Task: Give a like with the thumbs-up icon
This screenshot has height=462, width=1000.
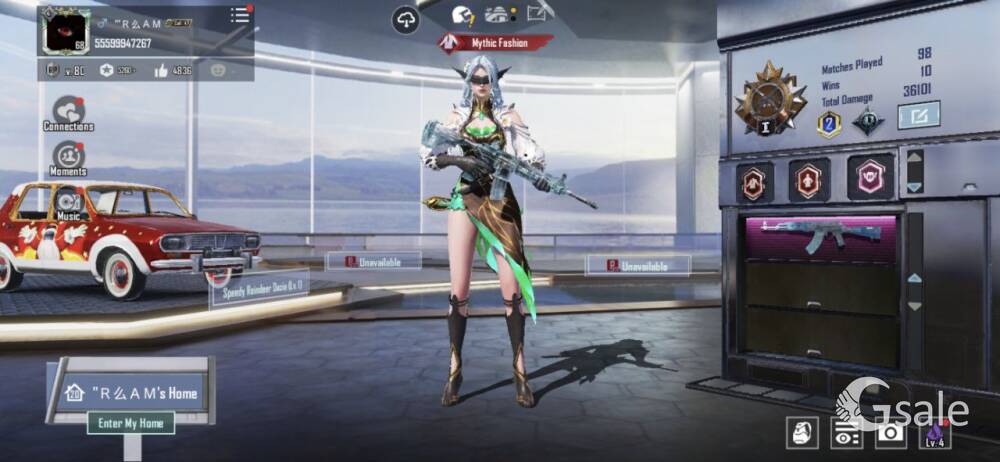Action: coord(161,70)
